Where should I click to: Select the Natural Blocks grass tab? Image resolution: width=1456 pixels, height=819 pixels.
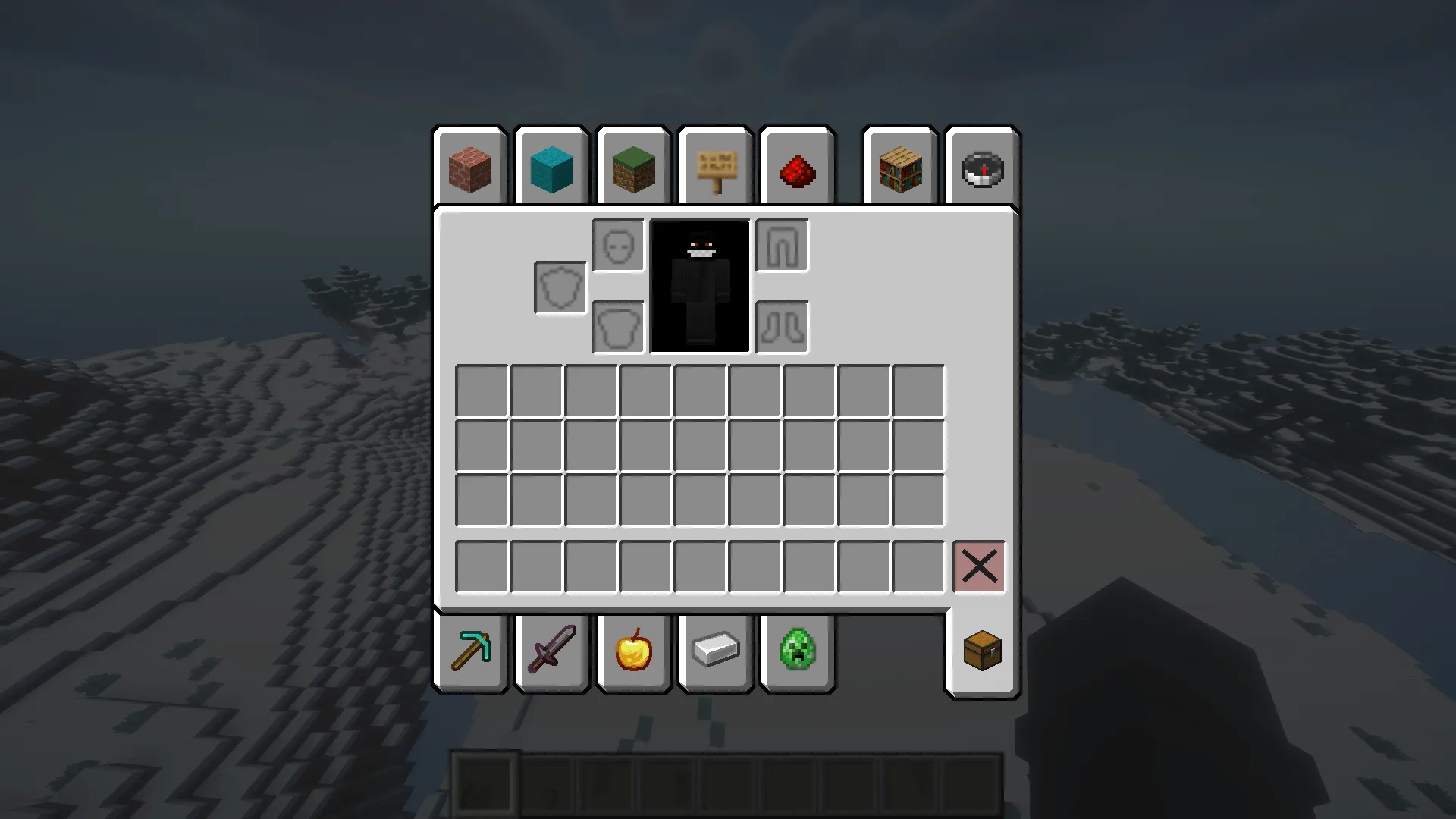click(633, 168)
